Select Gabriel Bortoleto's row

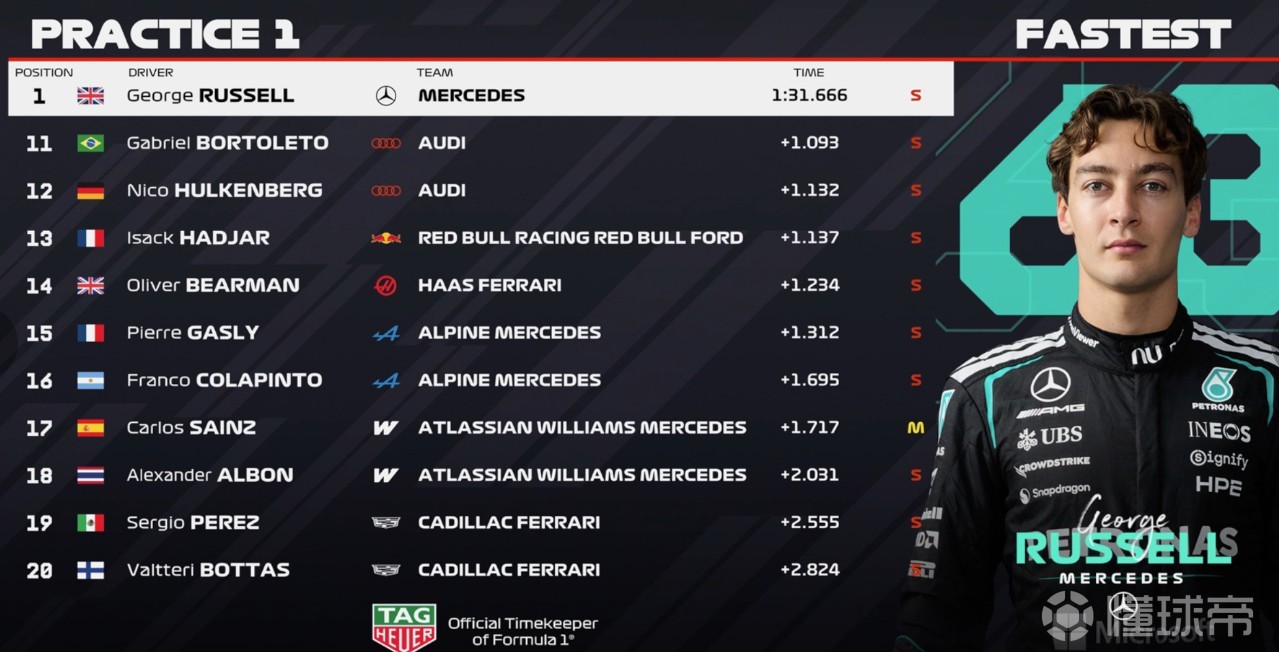pyautogui.click(x=480, y=143)
